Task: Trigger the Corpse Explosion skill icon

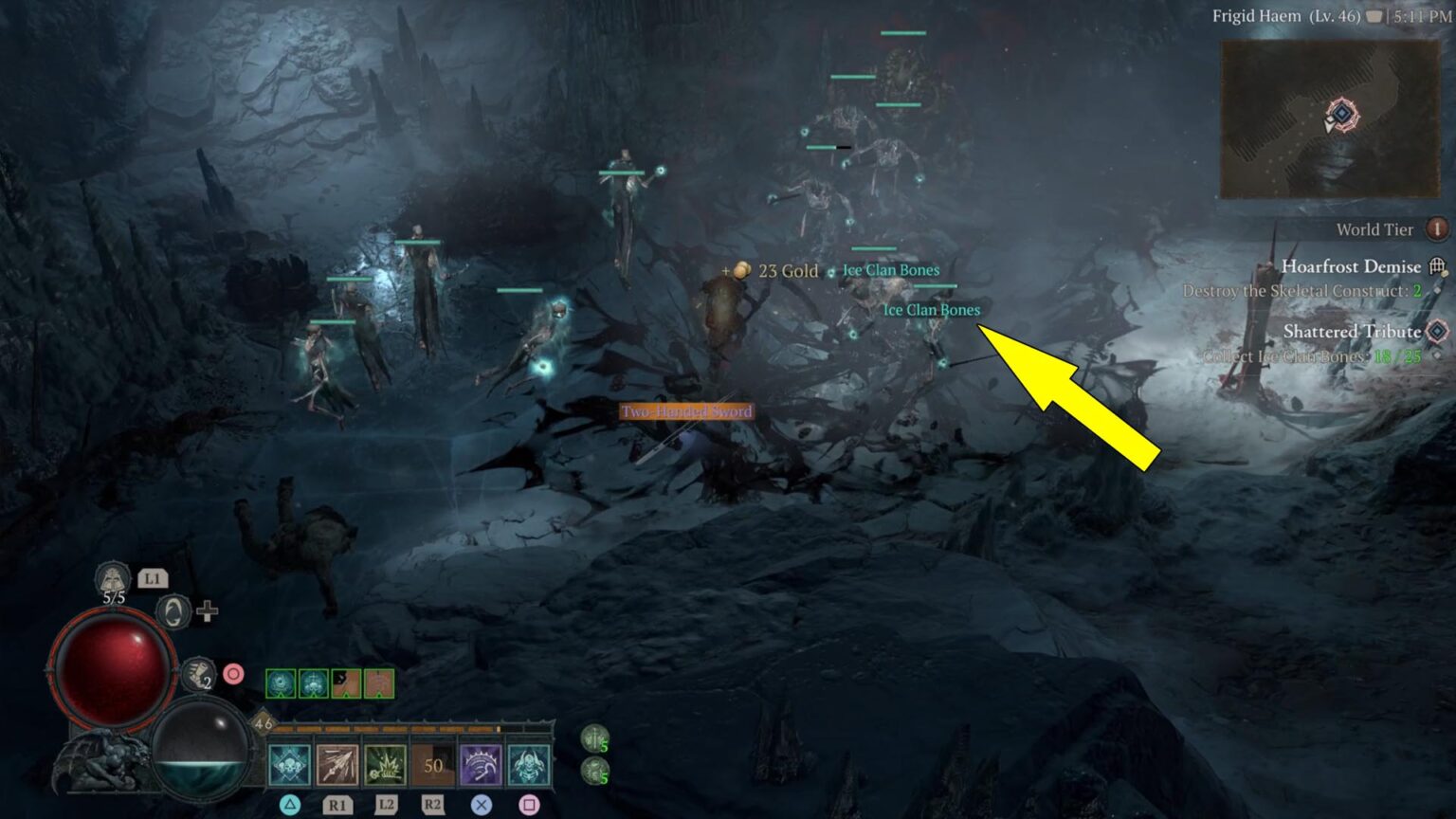Action: click(385, 763)
